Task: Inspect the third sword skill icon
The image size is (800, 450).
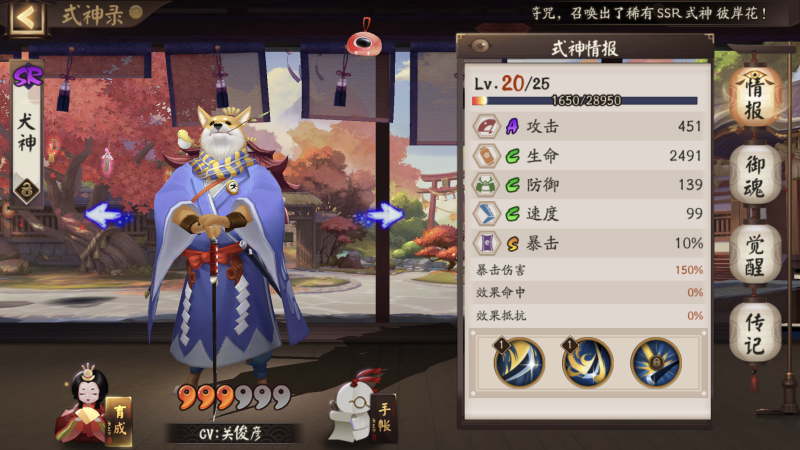Action: click(655, 363)
